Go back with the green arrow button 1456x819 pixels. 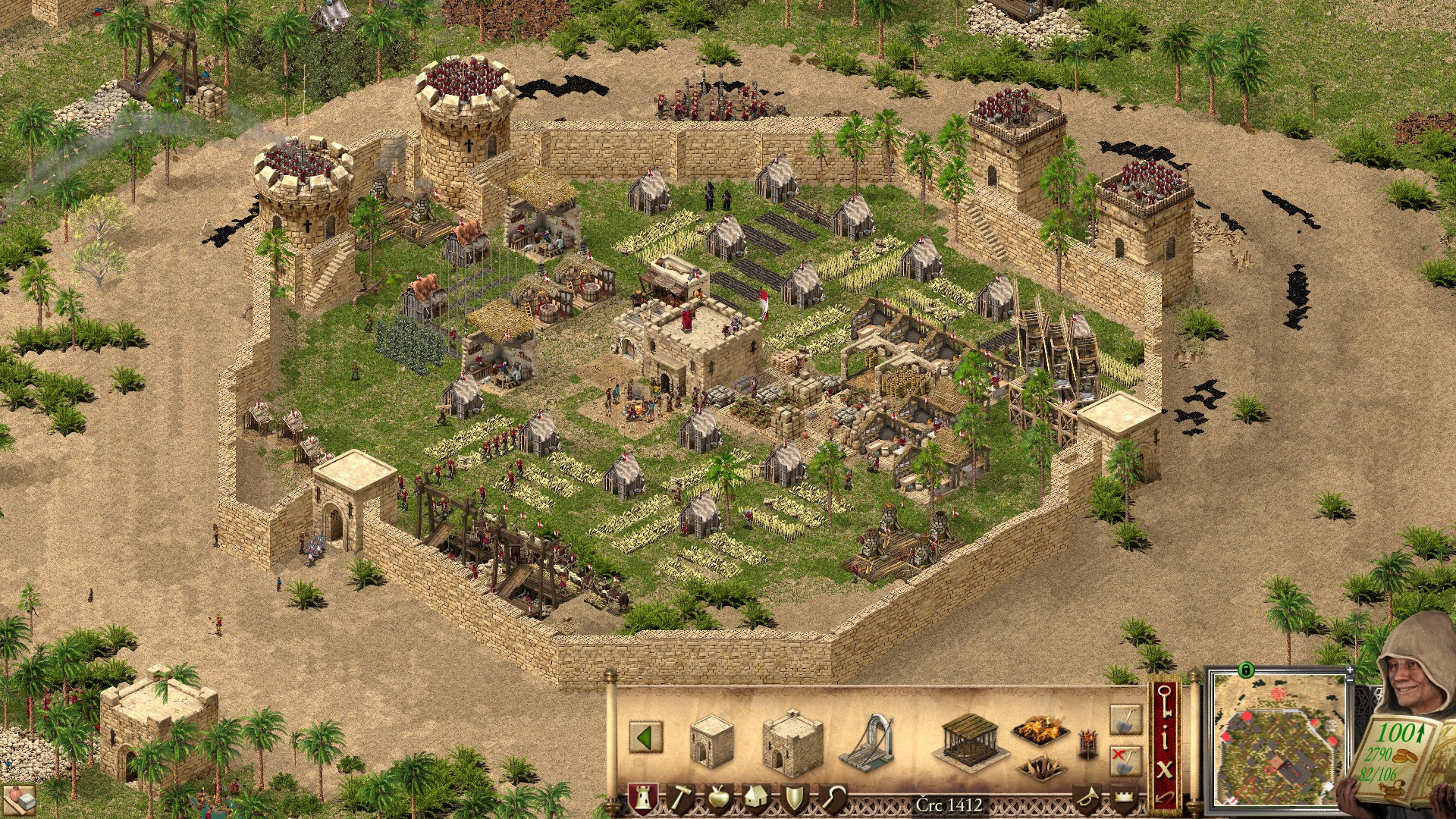(645, 738)
